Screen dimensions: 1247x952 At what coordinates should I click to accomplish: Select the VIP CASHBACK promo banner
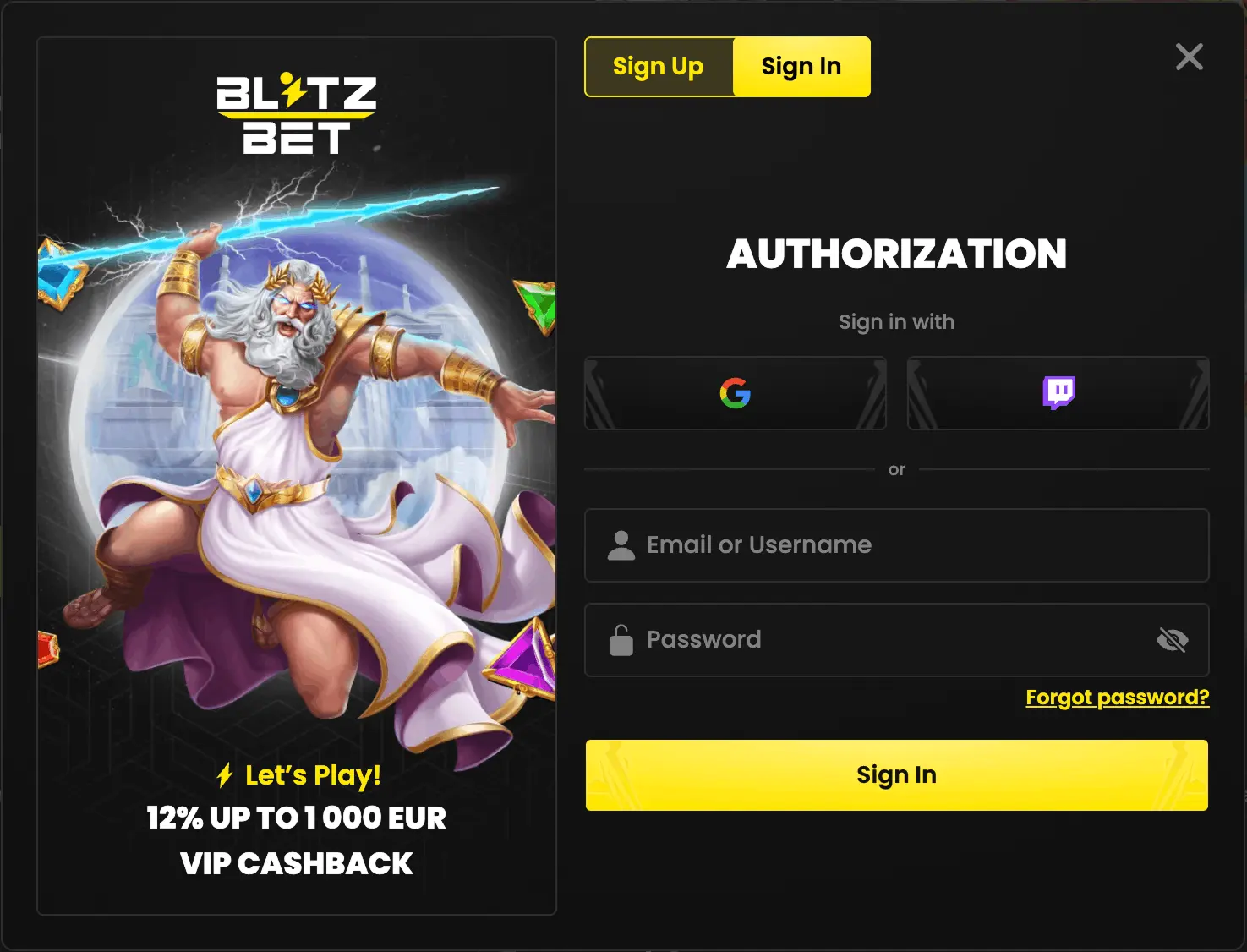(296, 863)
